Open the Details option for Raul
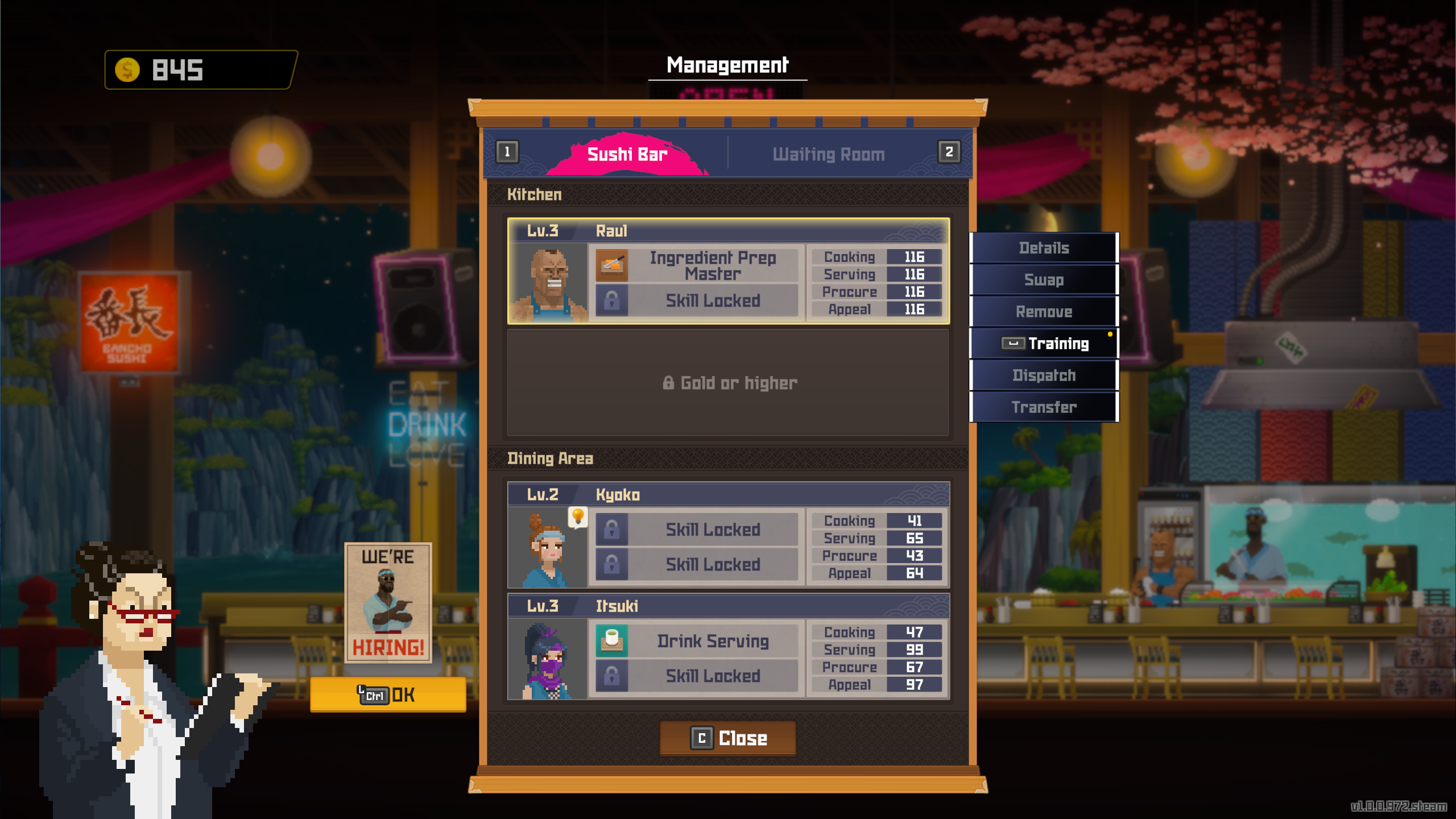 [x=1044, y=248]
